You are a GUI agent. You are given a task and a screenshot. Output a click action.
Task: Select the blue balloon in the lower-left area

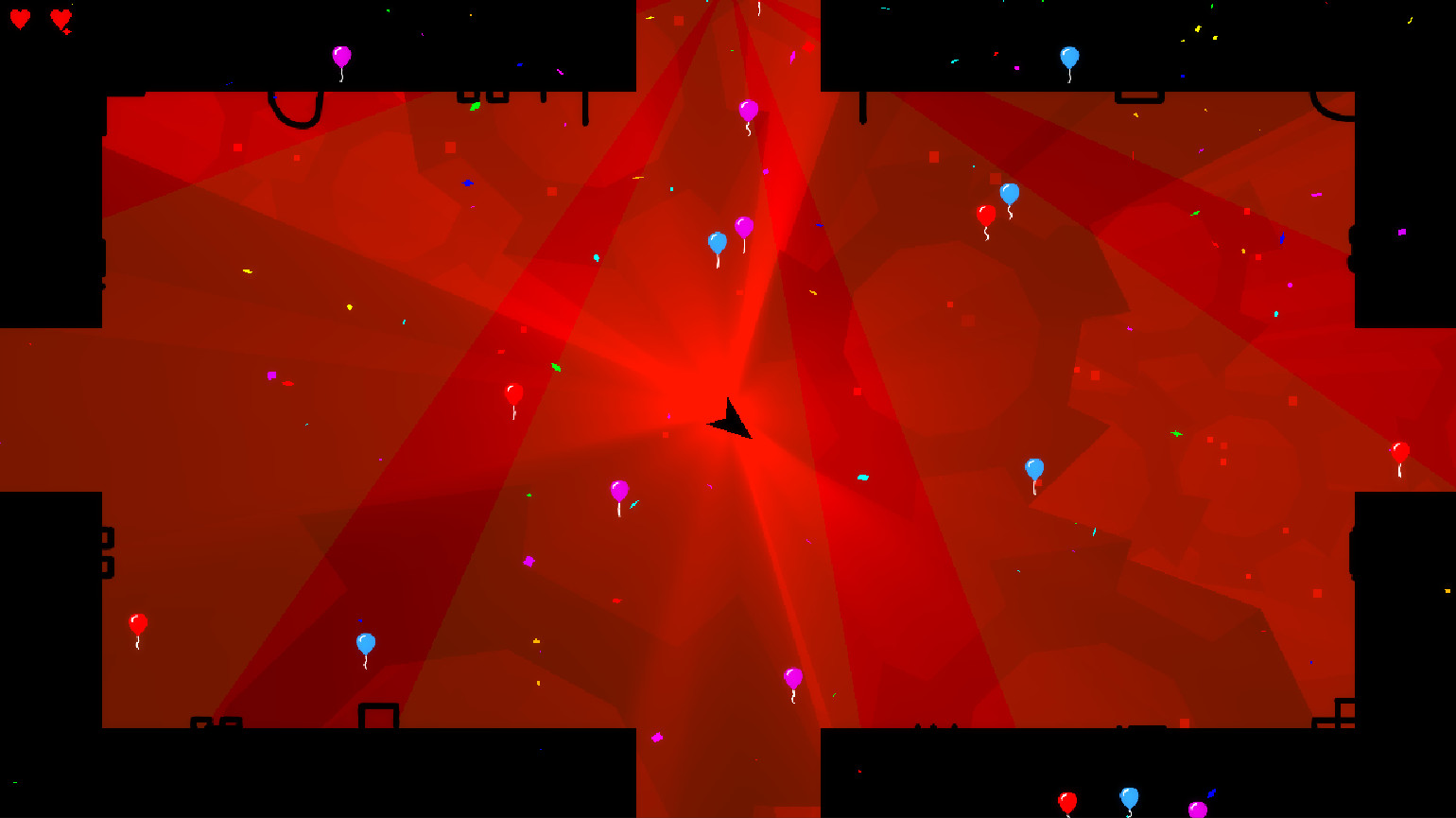pyautogui.click(x=365, y=643)
